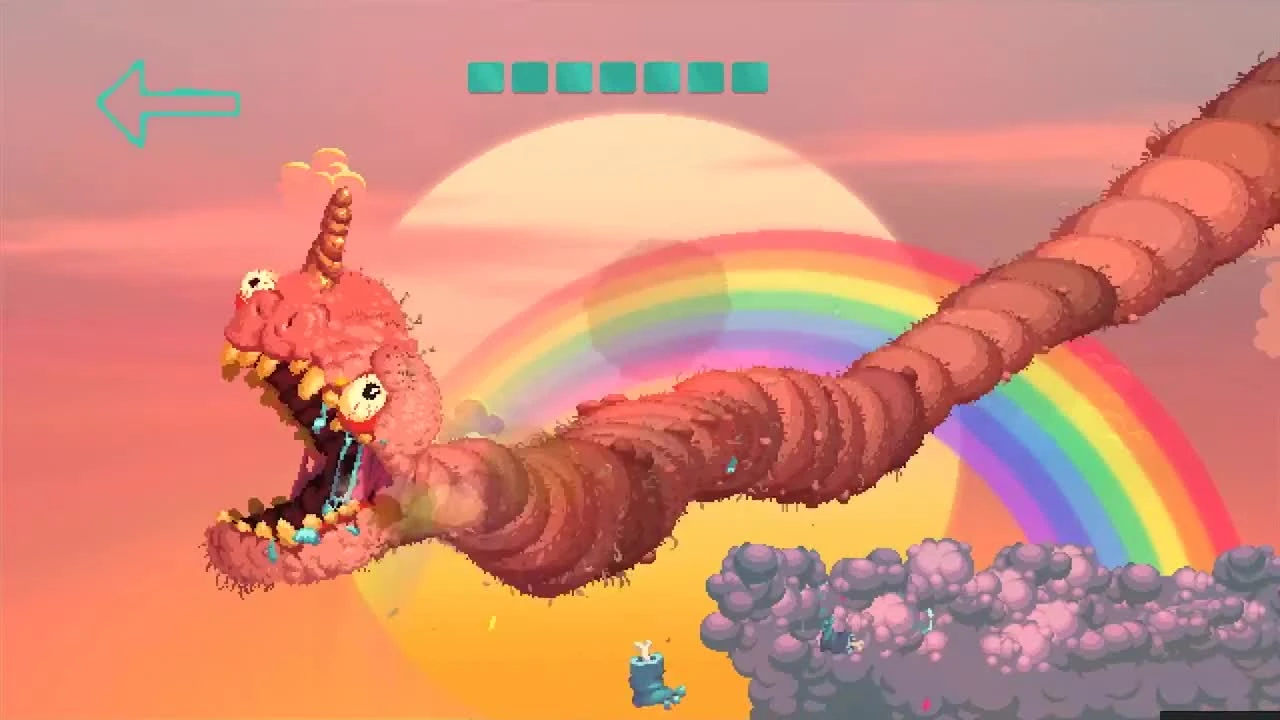The height and width of the screenshot is (720, 1280).
Task: Select the severed blue boot with bone
Action: [650, 675]
